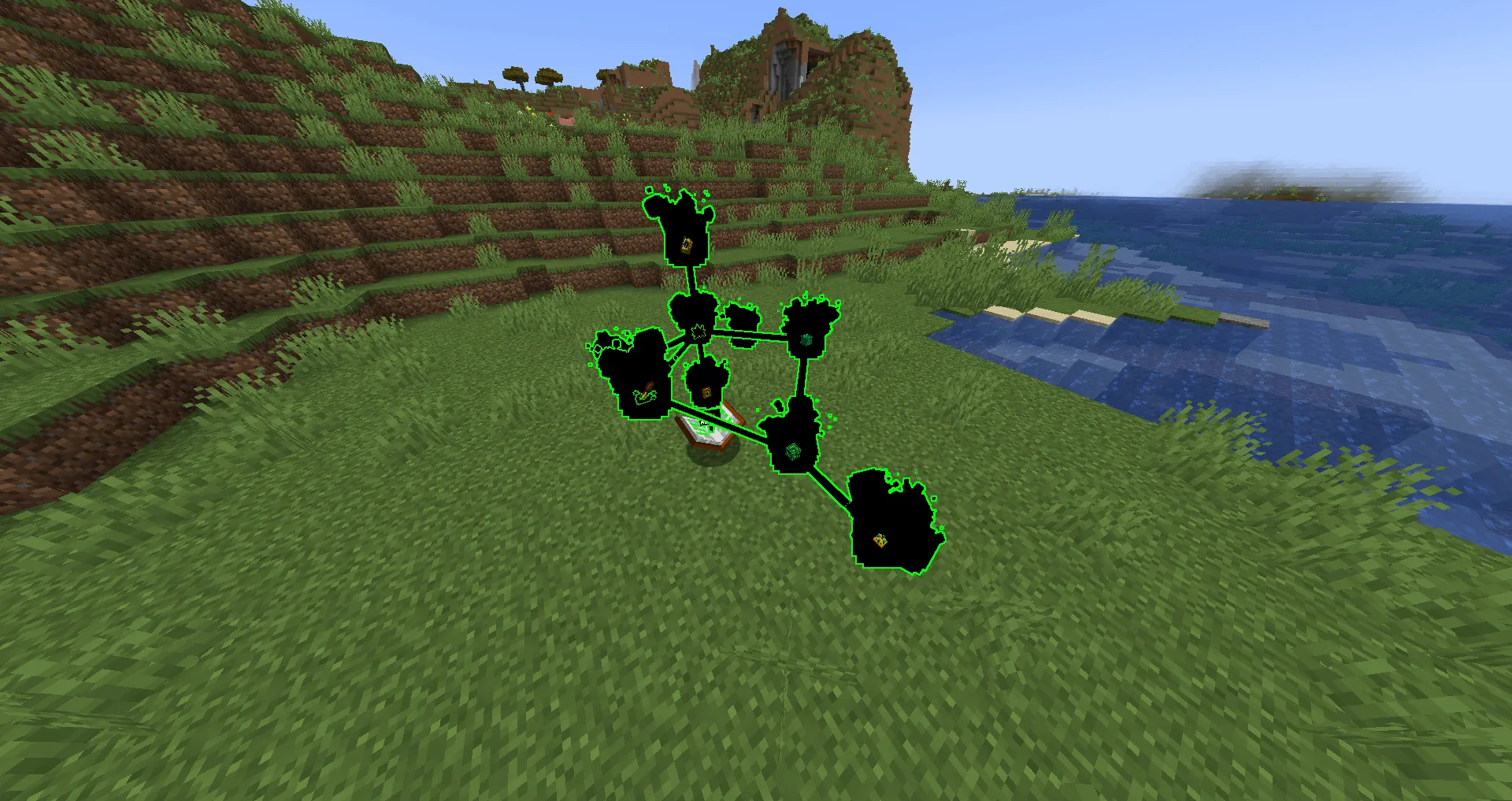Select the gold nugget pile skill node
Viewport: 1512px width, 801px height.
pos(880,540)
